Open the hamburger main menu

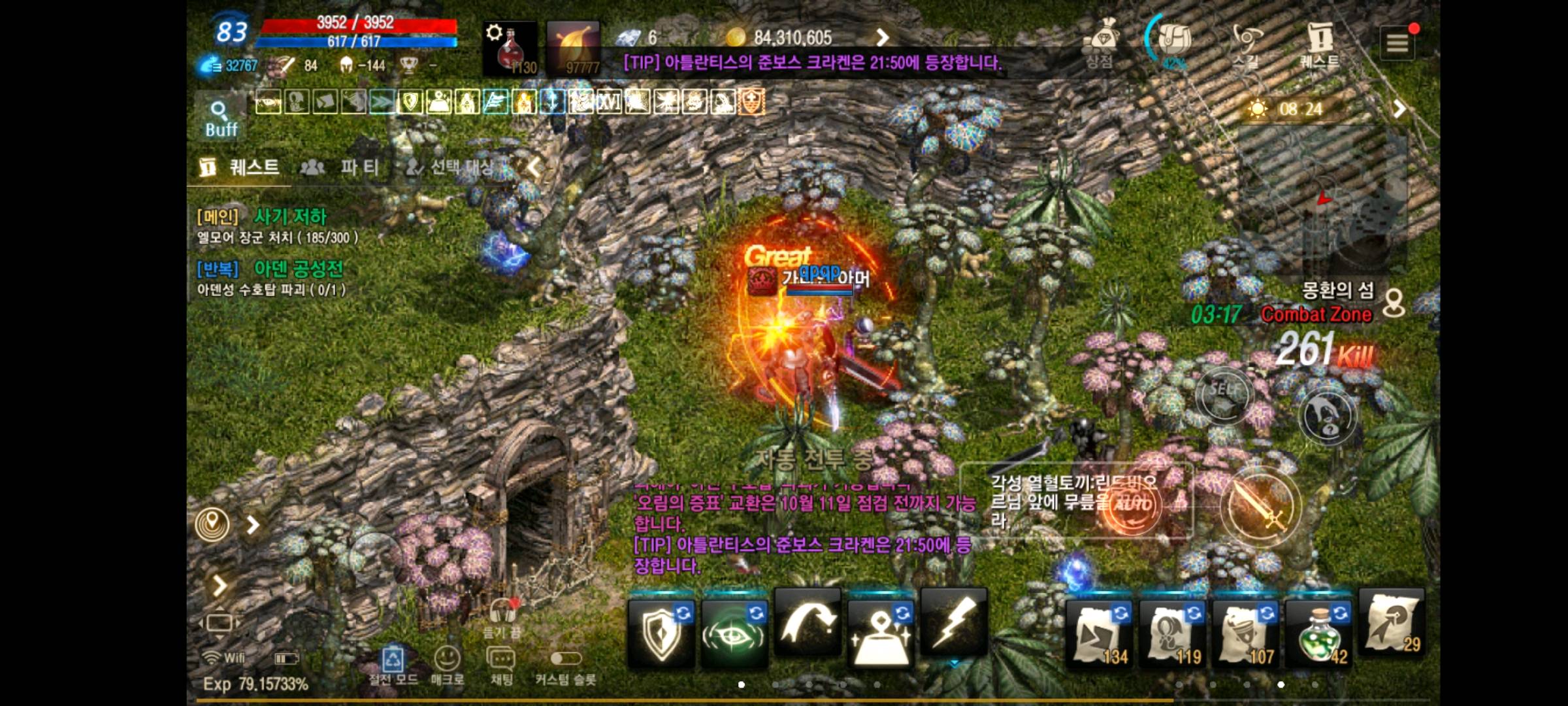coord(1397,43)
